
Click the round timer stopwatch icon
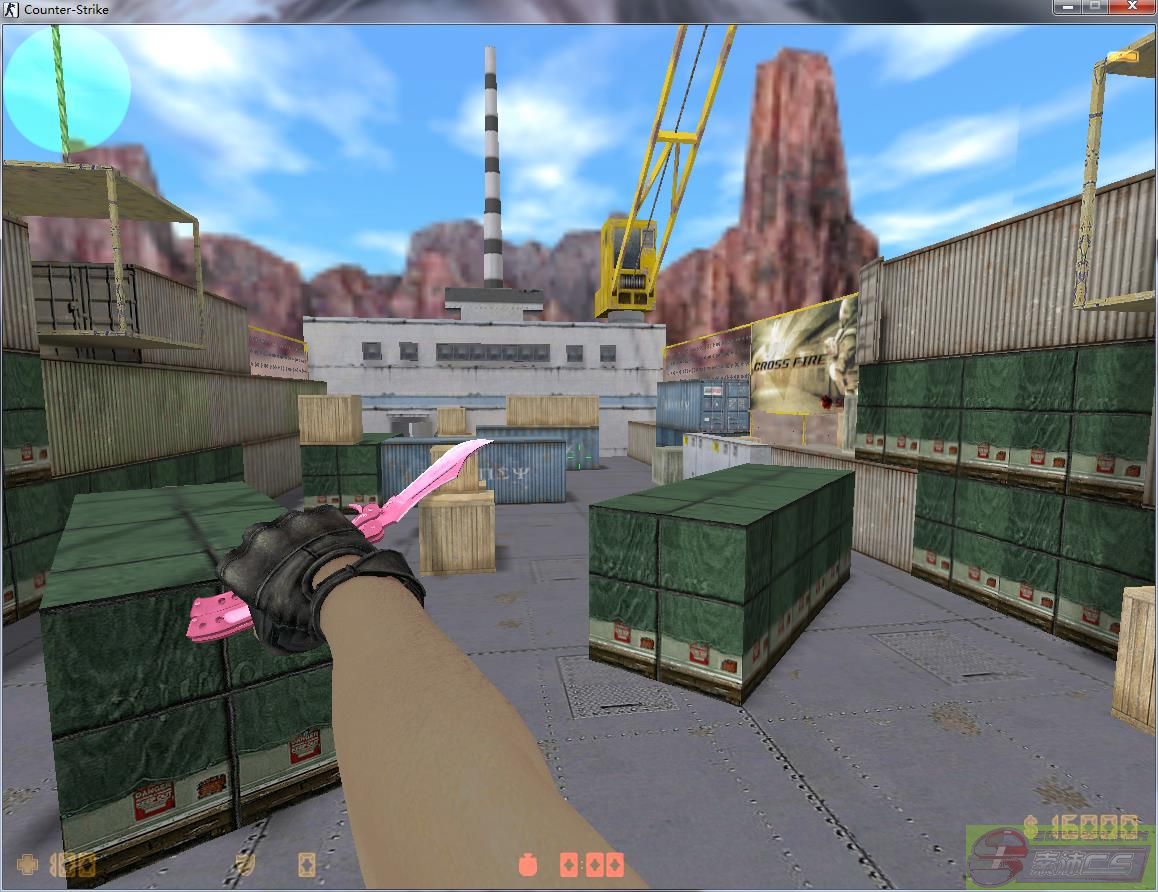(527, 863)
